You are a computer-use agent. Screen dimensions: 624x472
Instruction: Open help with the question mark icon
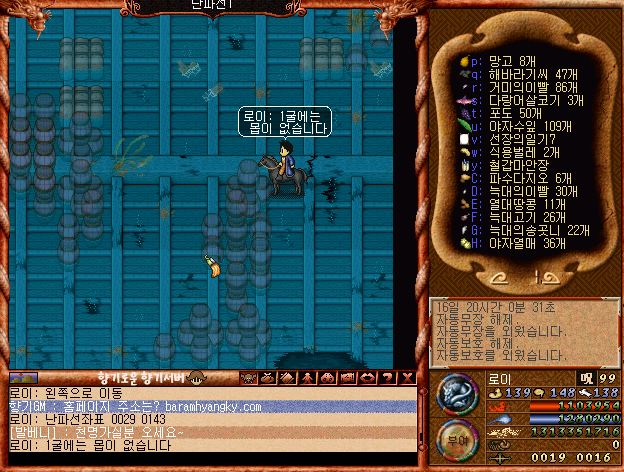(x=386, y=378)
